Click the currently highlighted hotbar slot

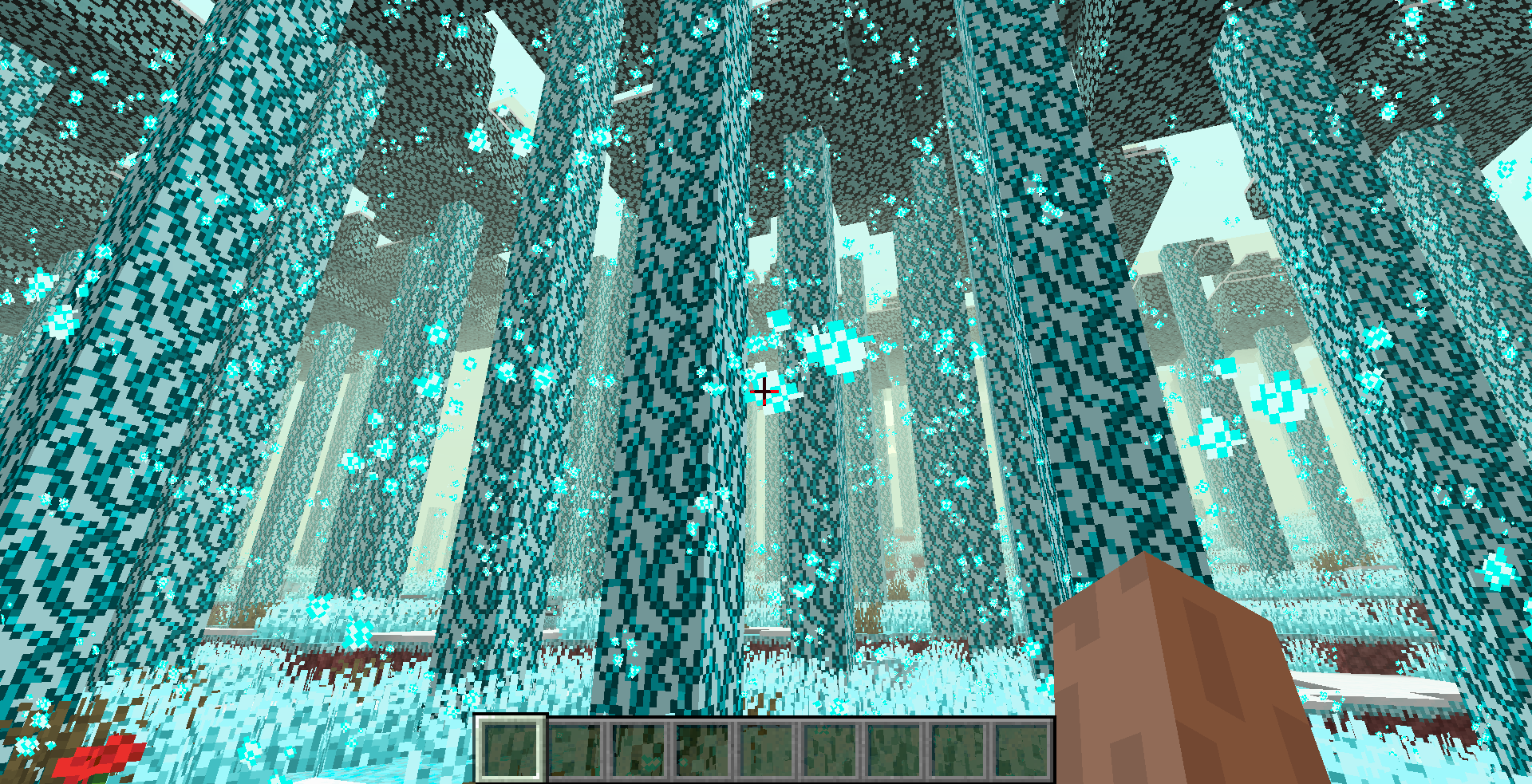click(511, 750)
